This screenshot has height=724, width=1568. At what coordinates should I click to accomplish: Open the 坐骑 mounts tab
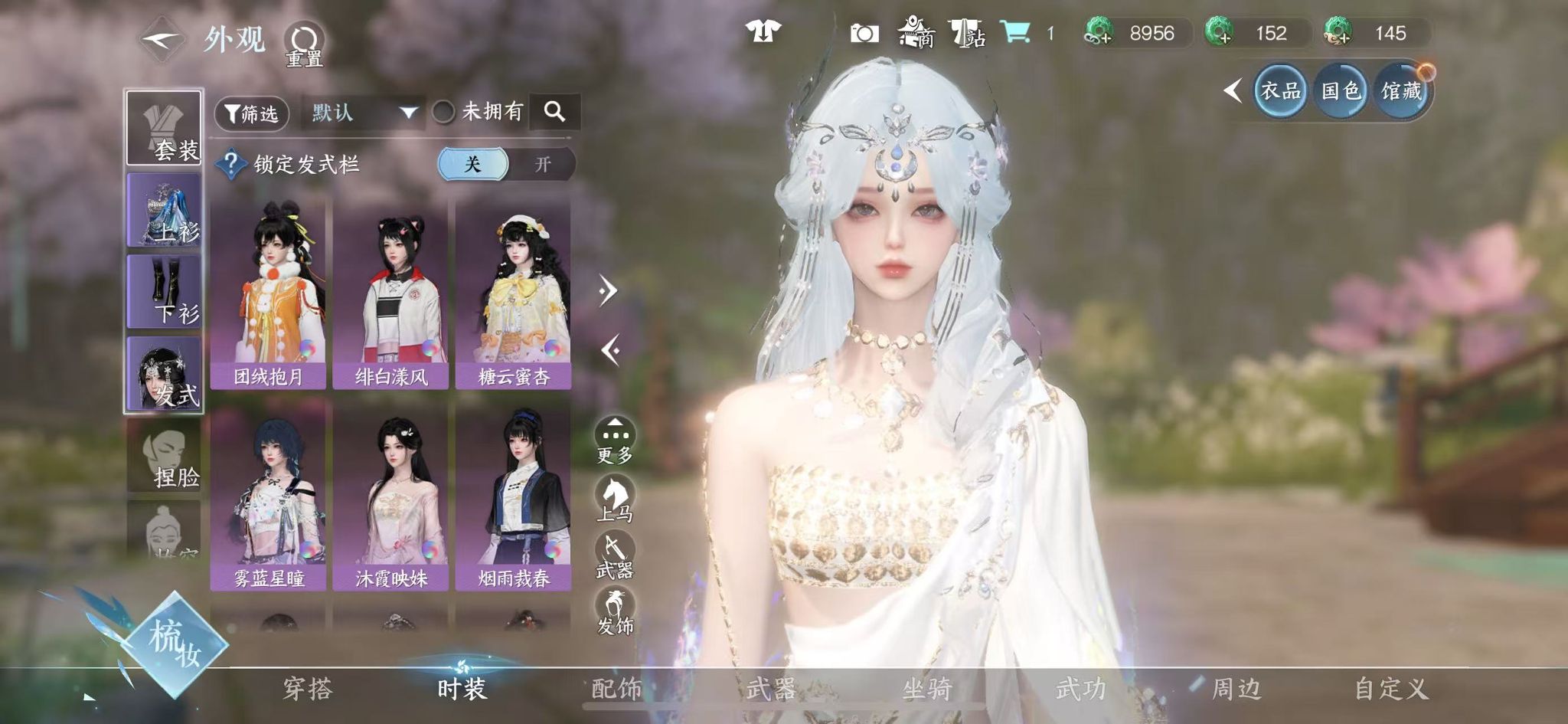(926, 689)
